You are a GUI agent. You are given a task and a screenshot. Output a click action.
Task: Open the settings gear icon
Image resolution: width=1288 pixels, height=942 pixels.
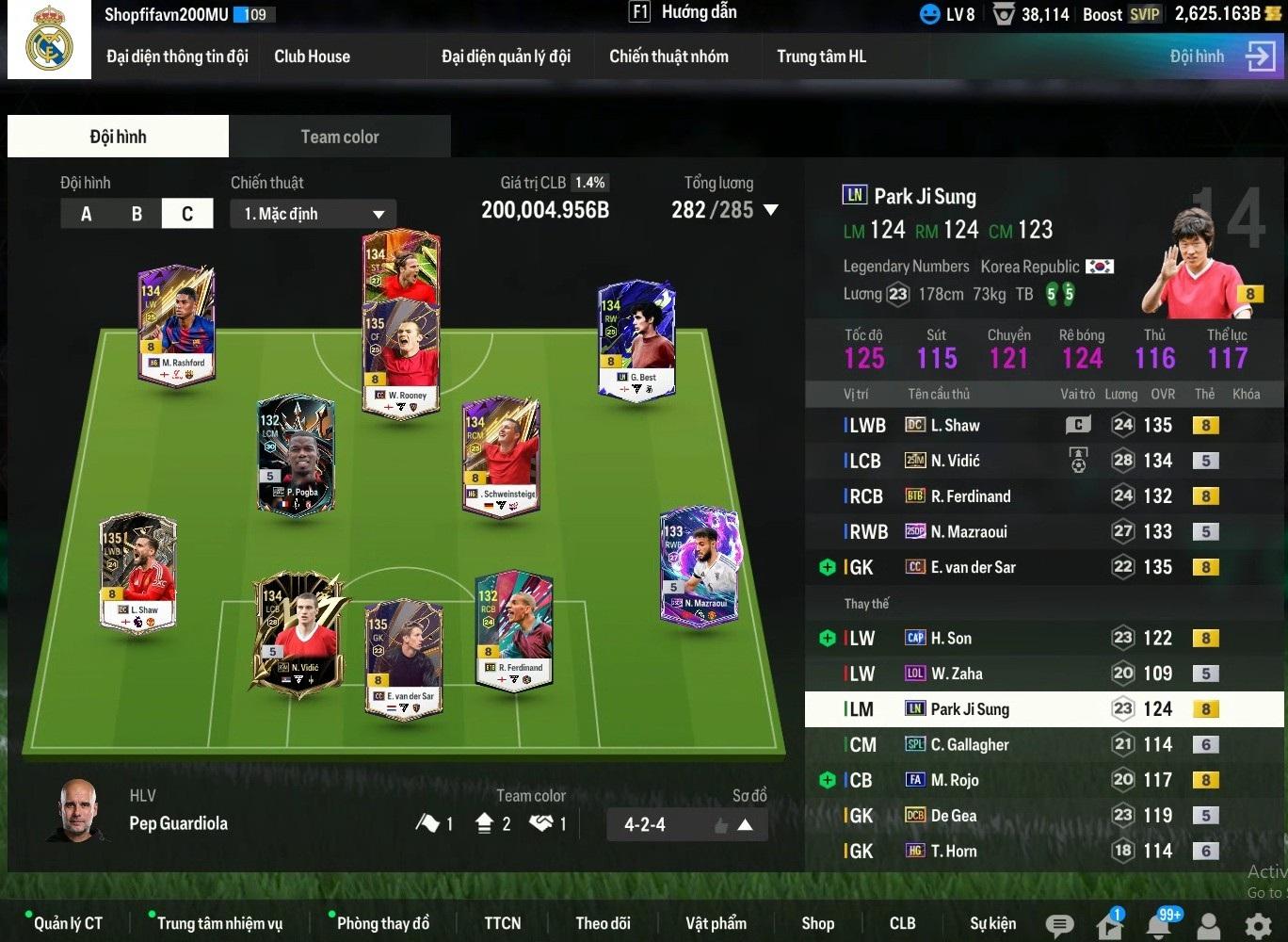1258,926
